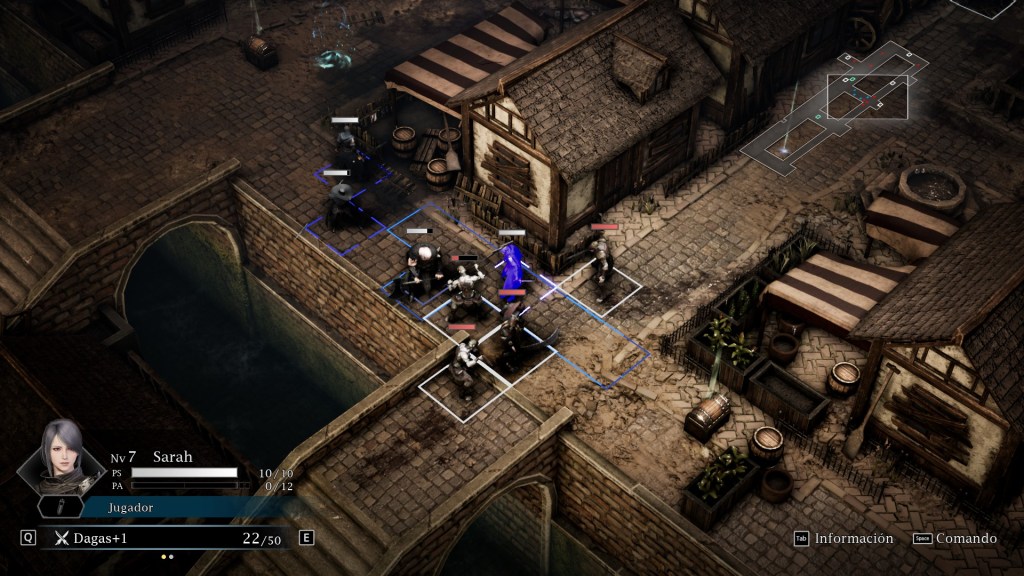Image resolution: width=1024 pixels, height=576 pixels.
Task: Open the Información panel
Action: (843, 538)
